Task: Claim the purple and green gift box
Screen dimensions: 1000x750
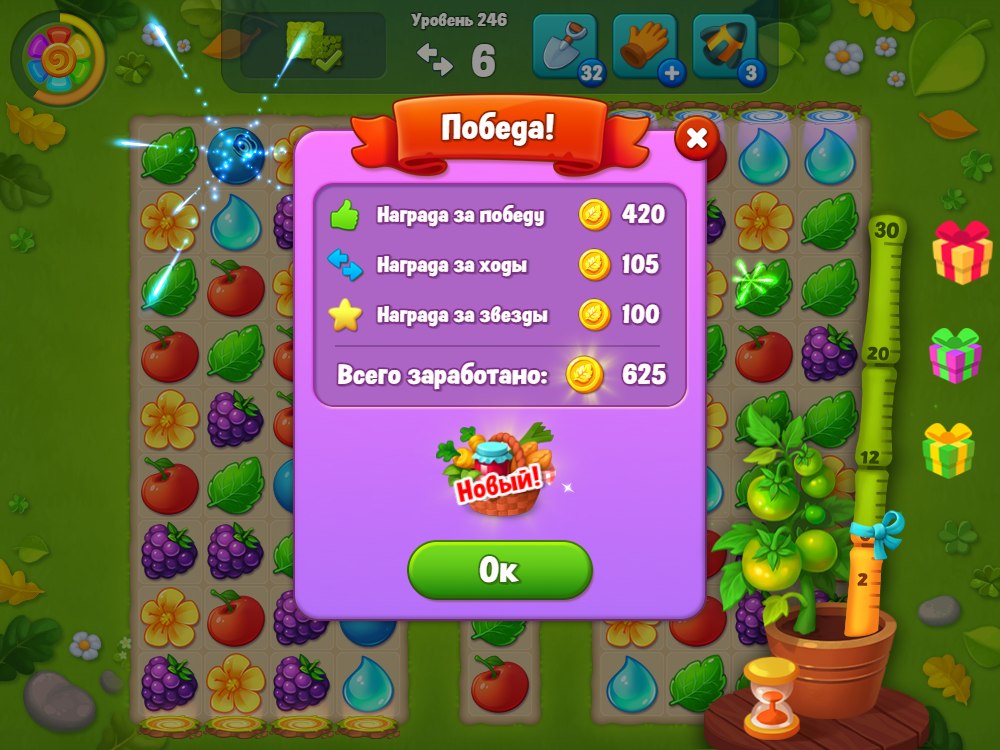Action: tap(955, 355)
